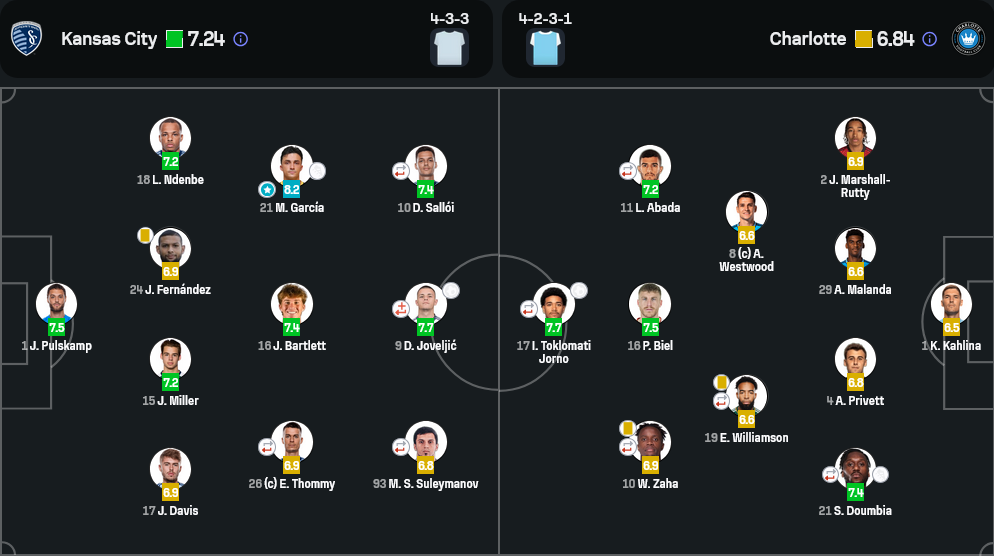This screenshot has height=556, width=994.
Task: Select the Kansas City team name
Action: pos(109,39)
